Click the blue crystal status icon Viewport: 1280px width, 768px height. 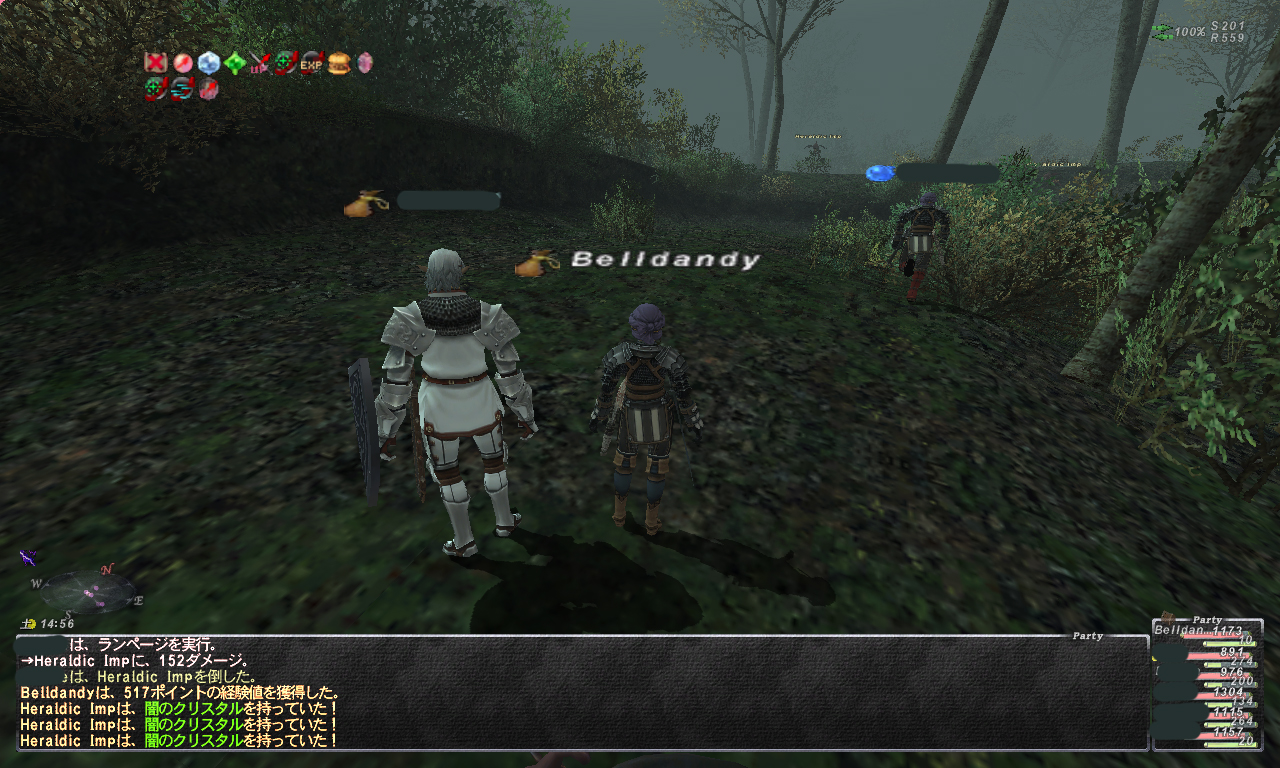coord(208,63)
